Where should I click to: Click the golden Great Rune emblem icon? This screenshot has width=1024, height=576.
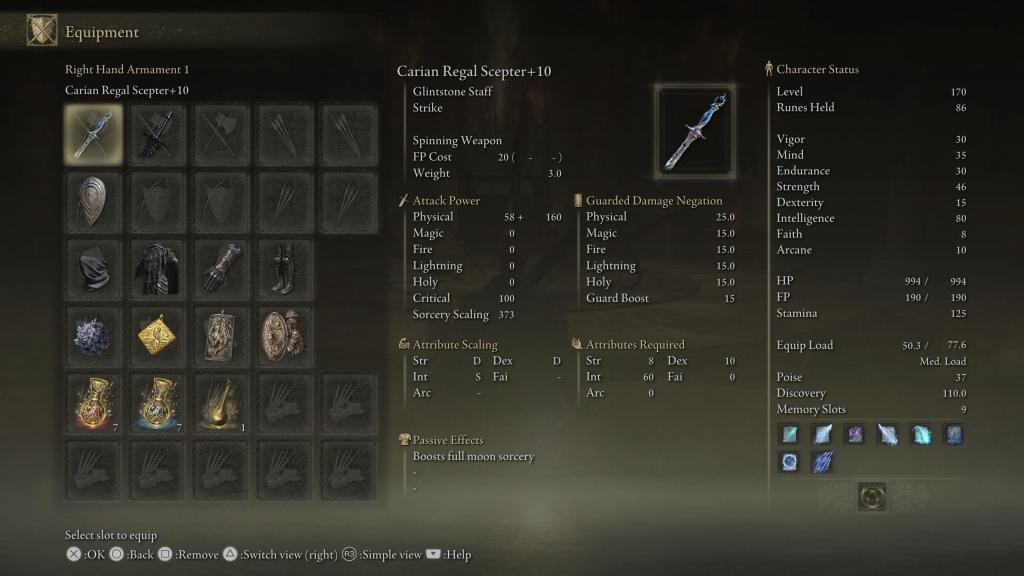pyautogui.click(x=872, y=496)
